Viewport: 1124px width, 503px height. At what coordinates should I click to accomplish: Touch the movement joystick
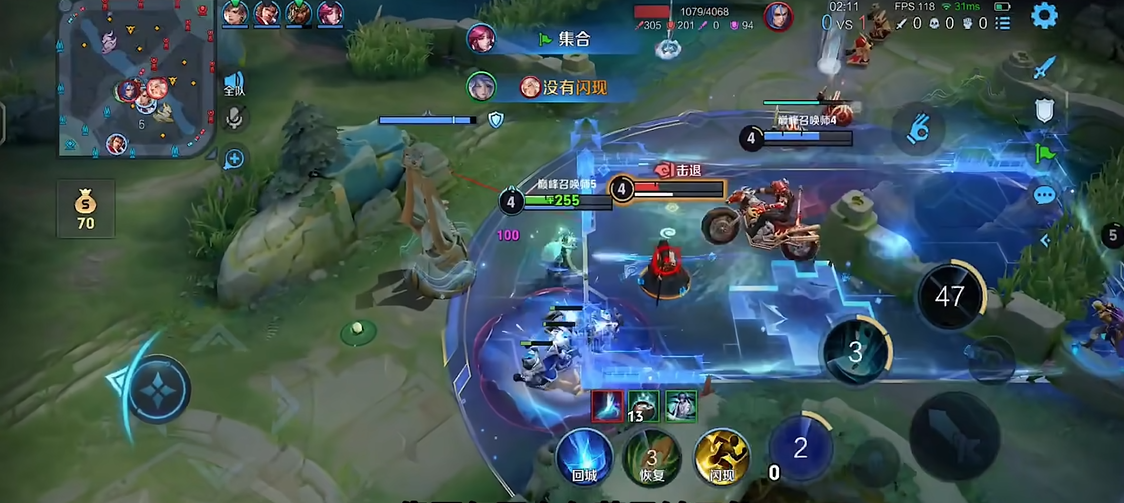point(157,387)
